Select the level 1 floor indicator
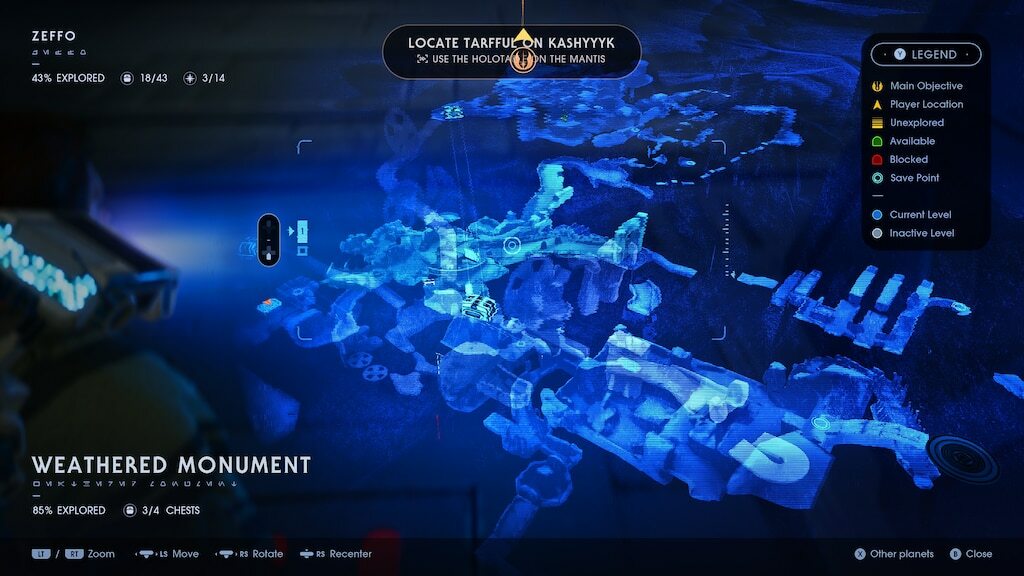The height and width of the screenshot is (576, 1024). coord(301,232)
